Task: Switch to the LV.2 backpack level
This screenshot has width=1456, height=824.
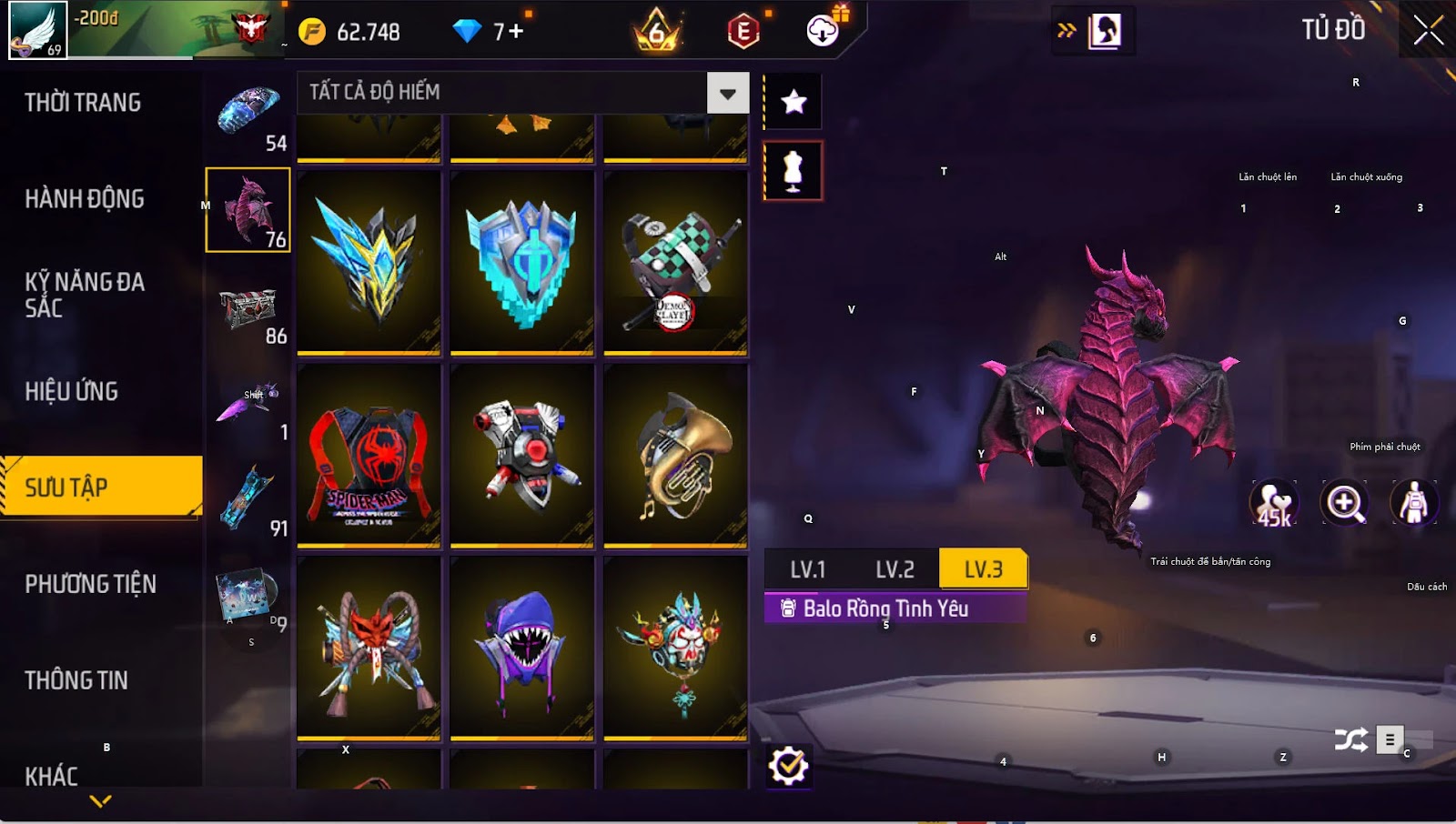Action: coord(895,570)
